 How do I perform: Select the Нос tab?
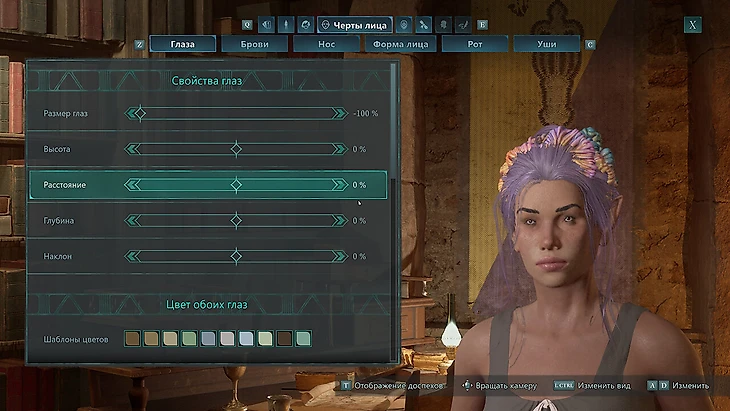click(x=325, y=44)
